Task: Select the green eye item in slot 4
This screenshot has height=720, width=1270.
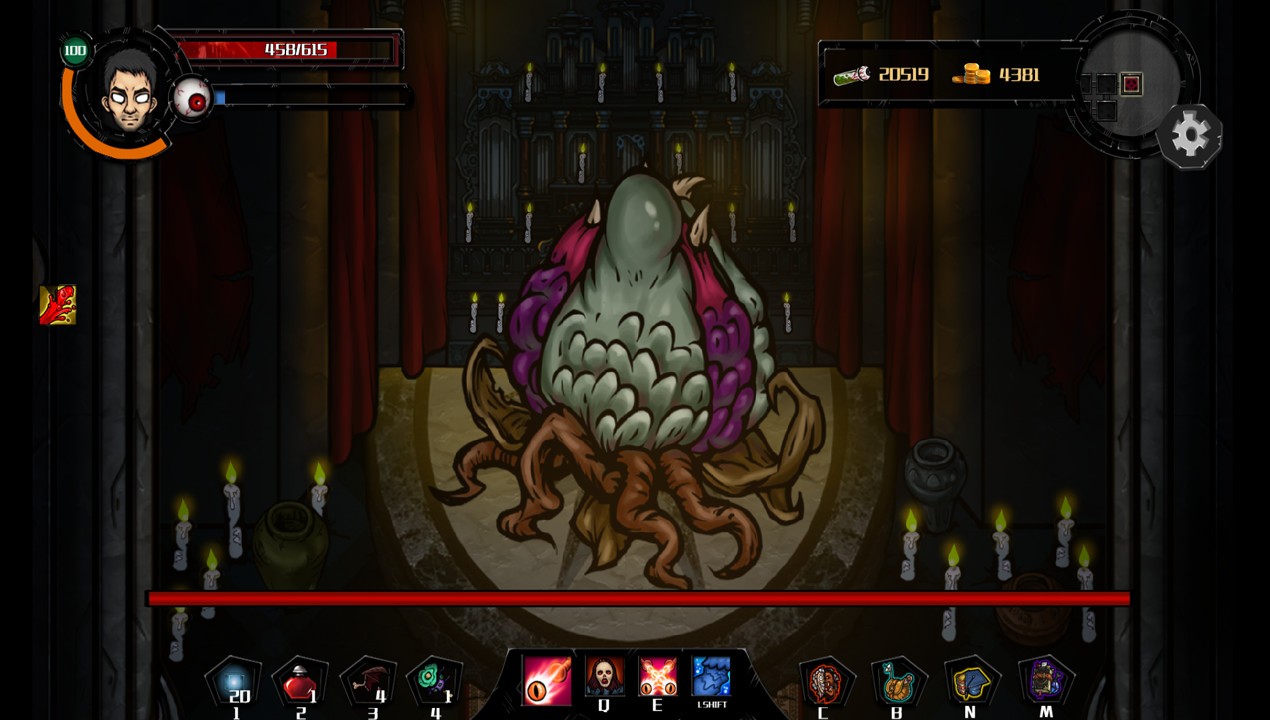Action: [x=435, y=680]
